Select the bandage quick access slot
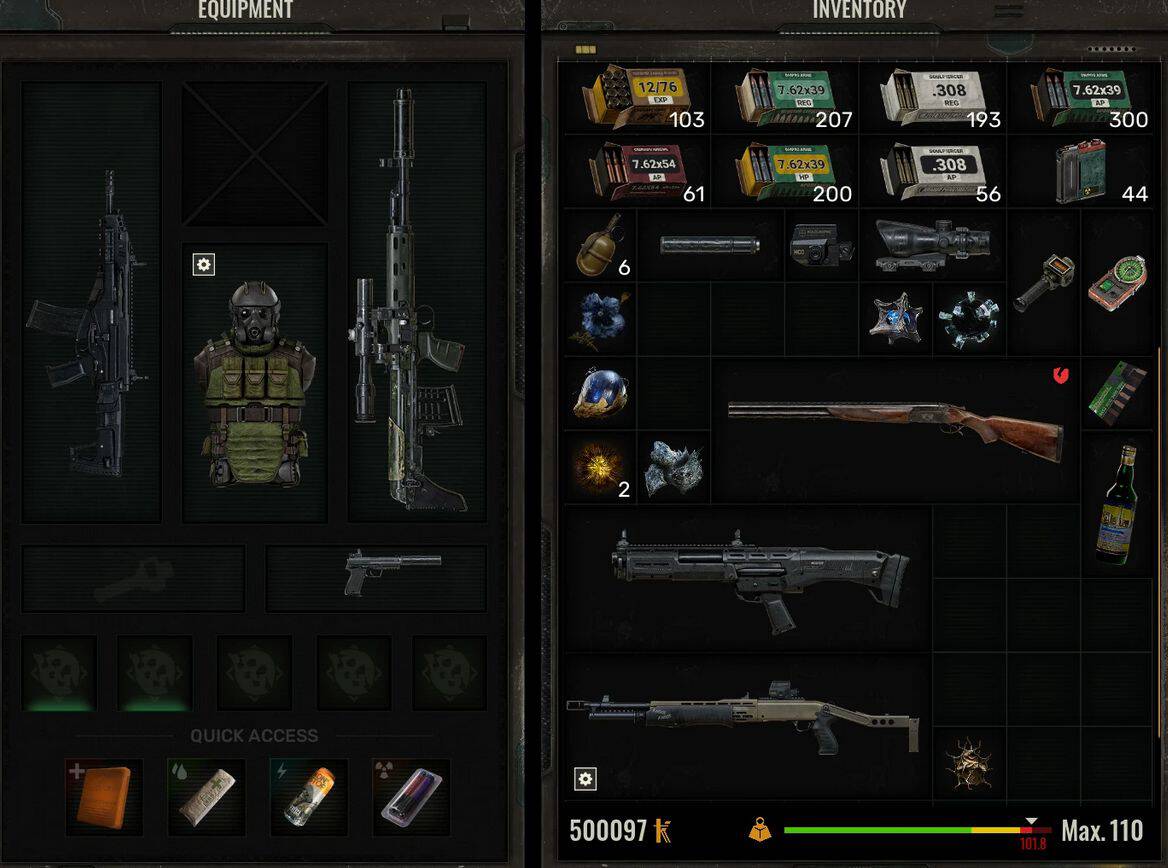This screenshot has height=868, width=1168. coord(206,796)
